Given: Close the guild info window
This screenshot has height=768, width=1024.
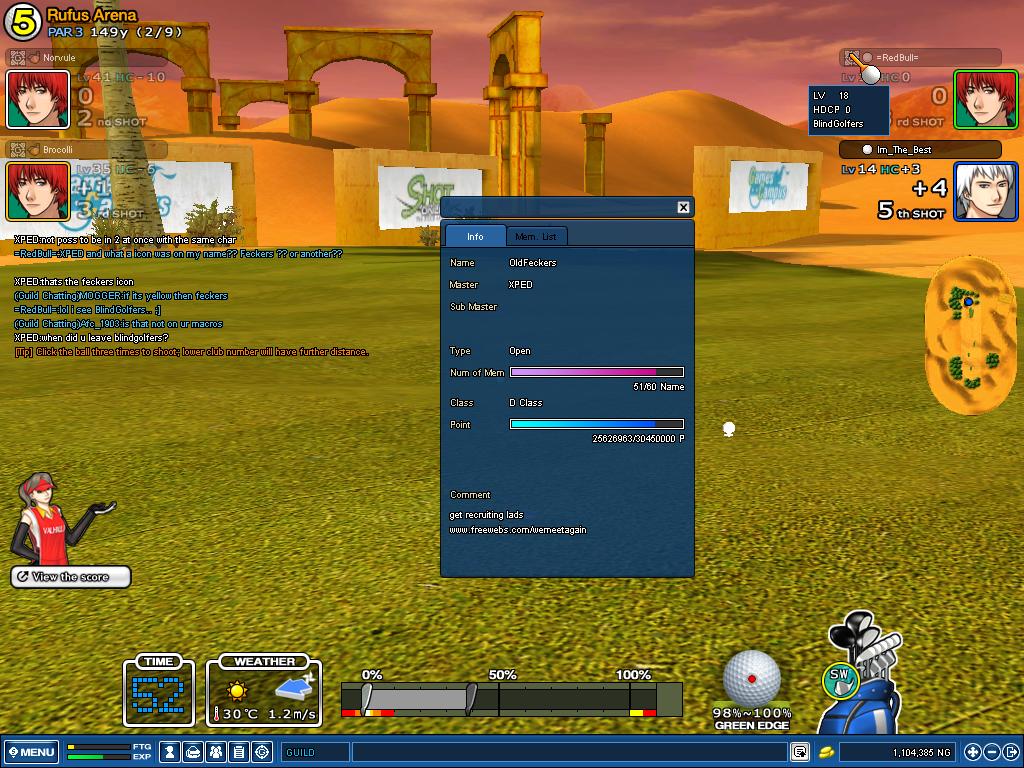Looking at the screenshot, I should tap(683, 207).
